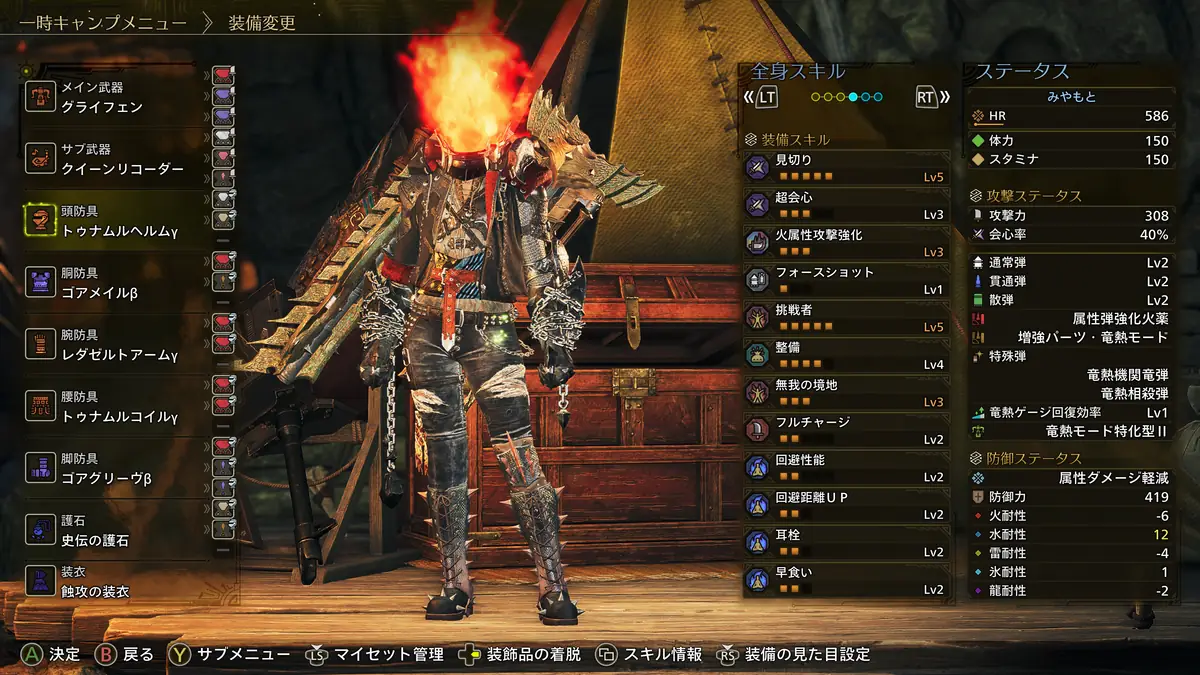Select the 回避性能 skill row
This screenshot has width=1200, height=675.
(845, 468)
